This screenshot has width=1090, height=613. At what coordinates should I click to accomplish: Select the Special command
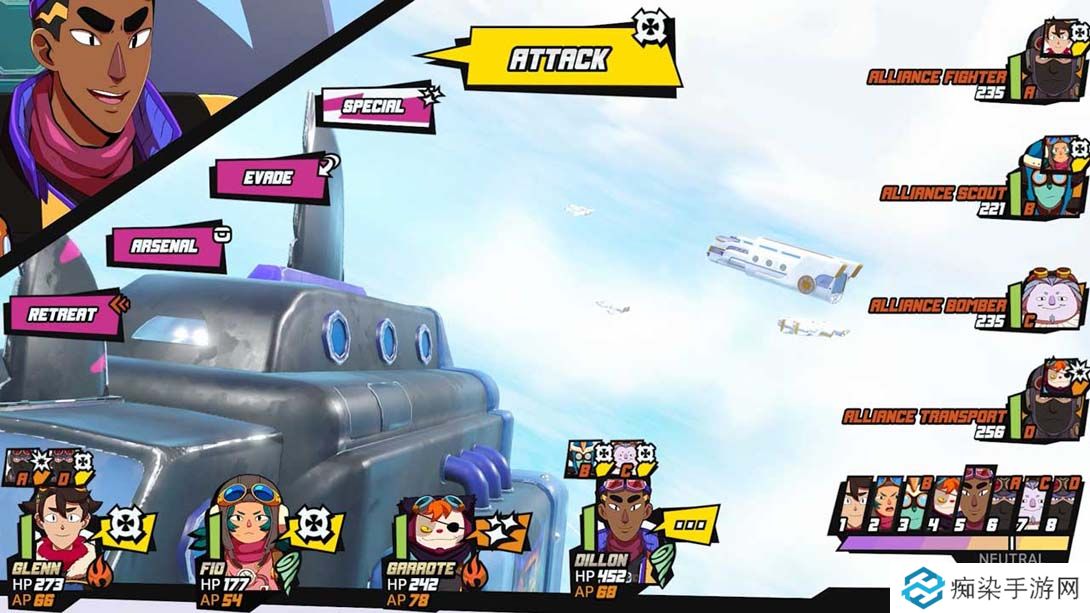coord(375,107)
